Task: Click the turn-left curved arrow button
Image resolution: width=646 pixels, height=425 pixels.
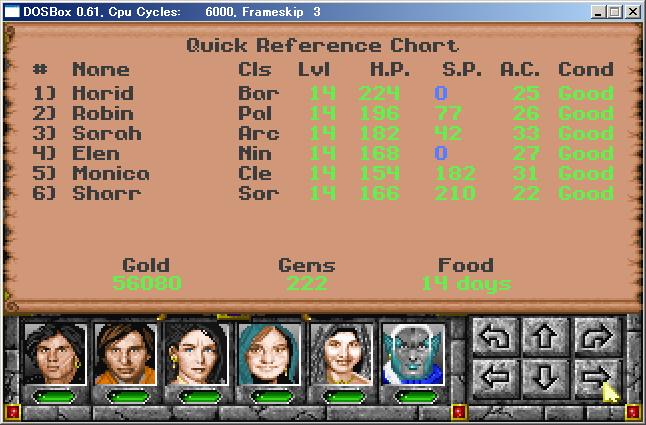Action: (x=497, y=337)
